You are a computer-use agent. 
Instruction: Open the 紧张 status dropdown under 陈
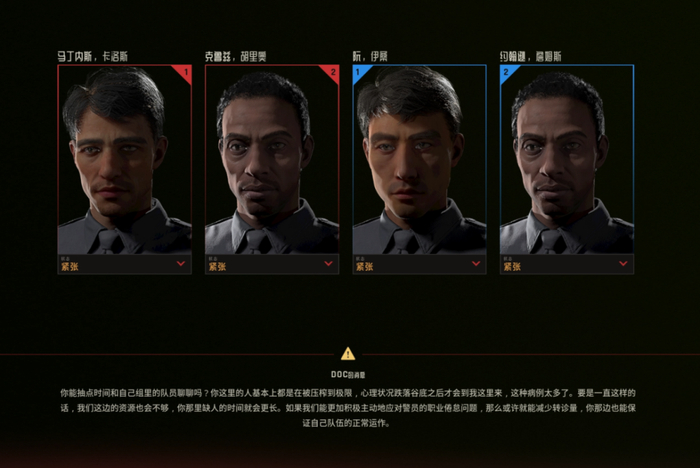pos(476,264)
